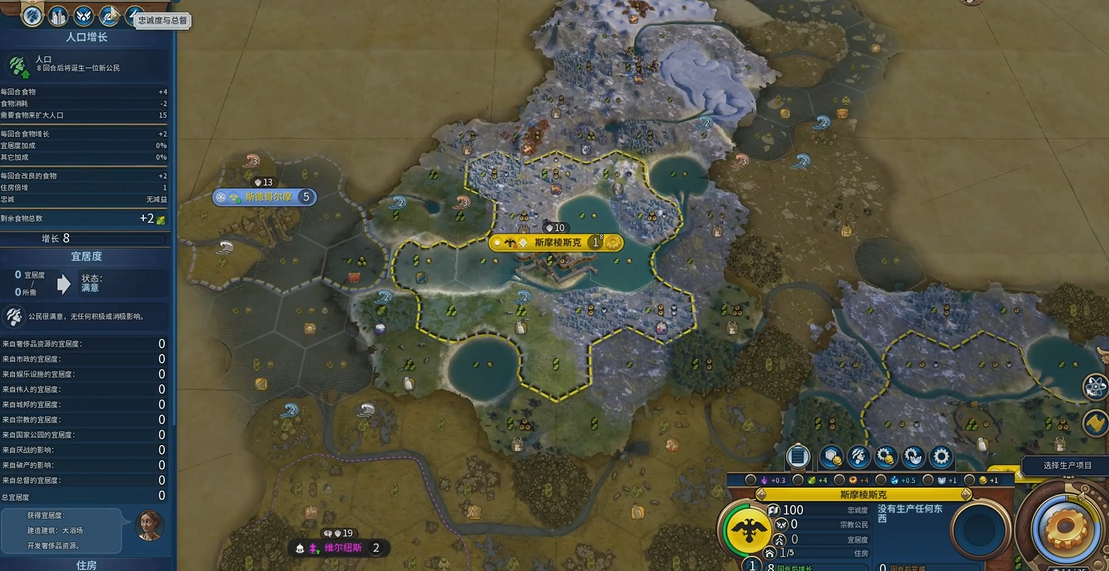Screen dimensions: 1109x571
Task: Switch to the citizen growth tab
Action: [32, 16]
